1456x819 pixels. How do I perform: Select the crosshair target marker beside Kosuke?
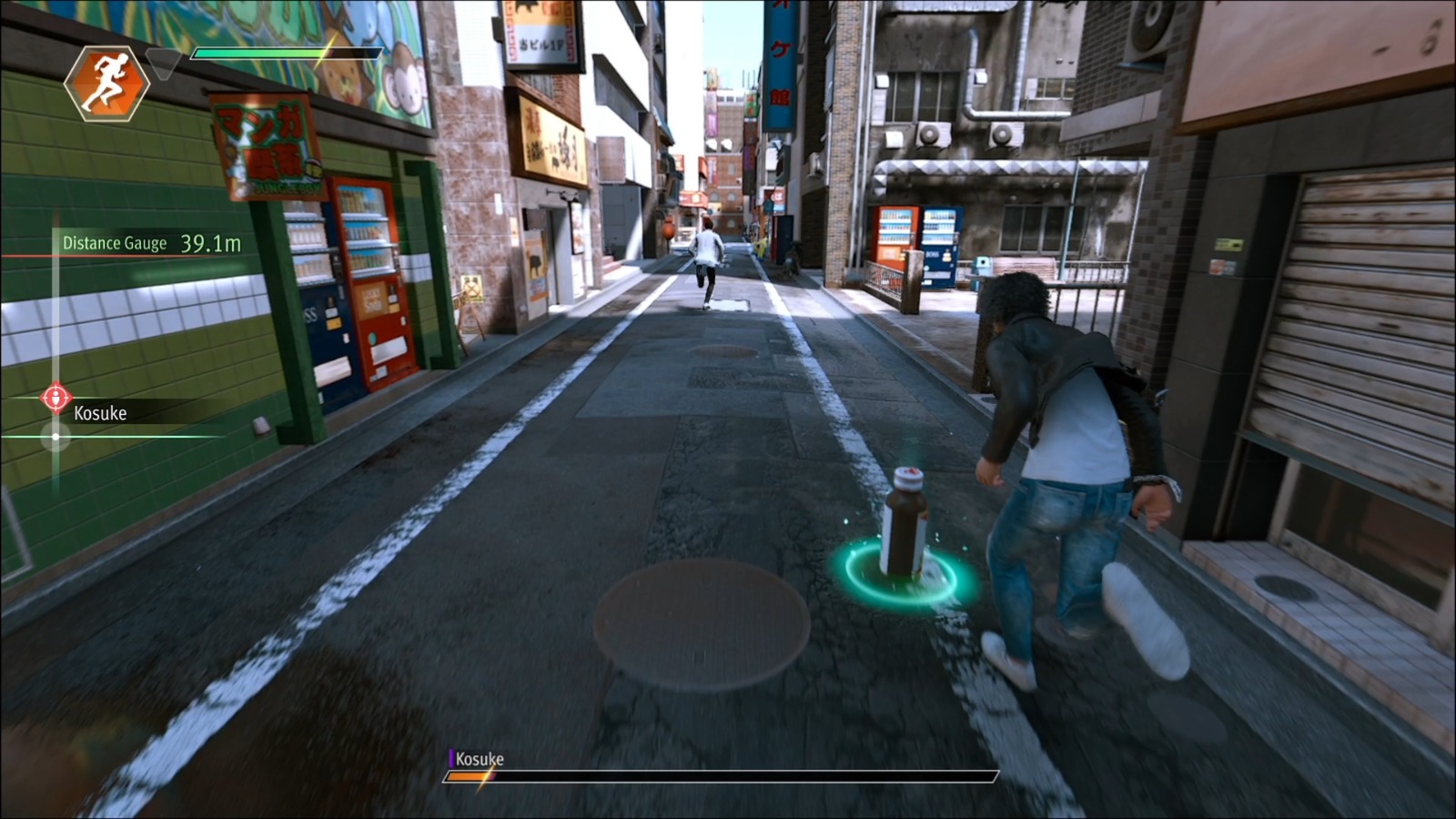point(56,398)
